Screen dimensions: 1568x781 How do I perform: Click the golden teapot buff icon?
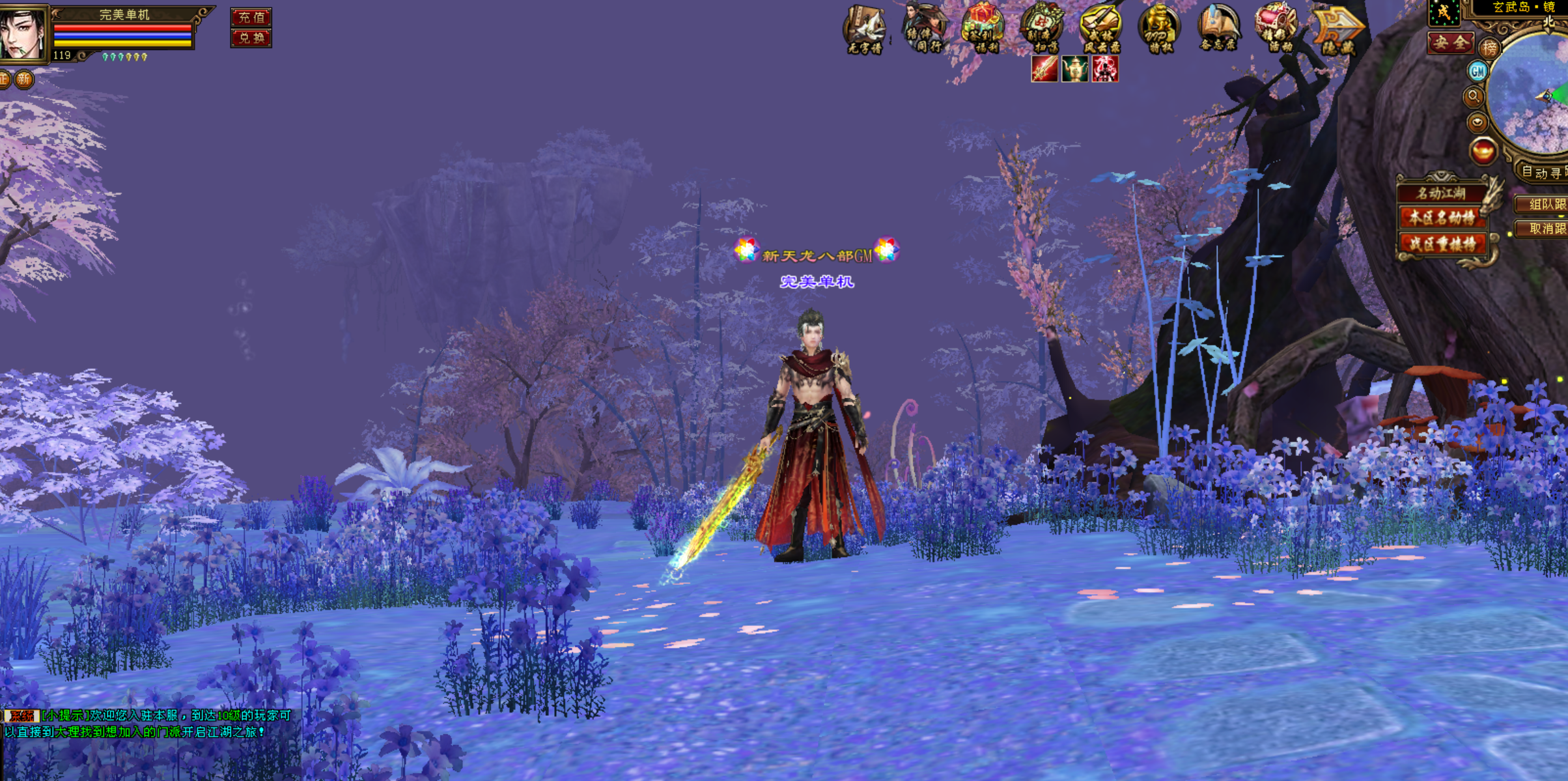[x=1074, y=69]
